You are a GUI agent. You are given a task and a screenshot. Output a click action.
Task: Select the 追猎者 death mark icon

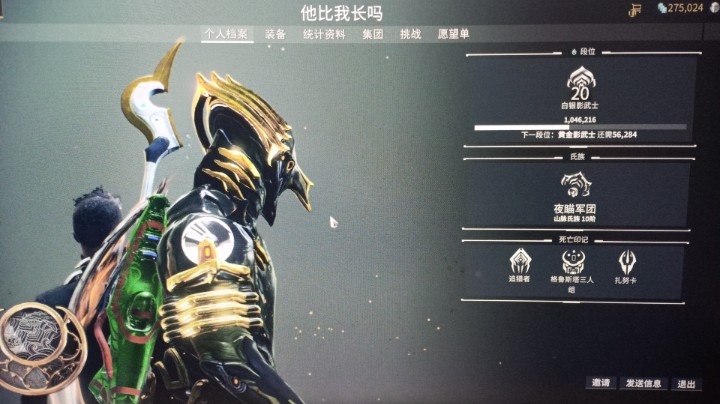[x=521, y=262]
